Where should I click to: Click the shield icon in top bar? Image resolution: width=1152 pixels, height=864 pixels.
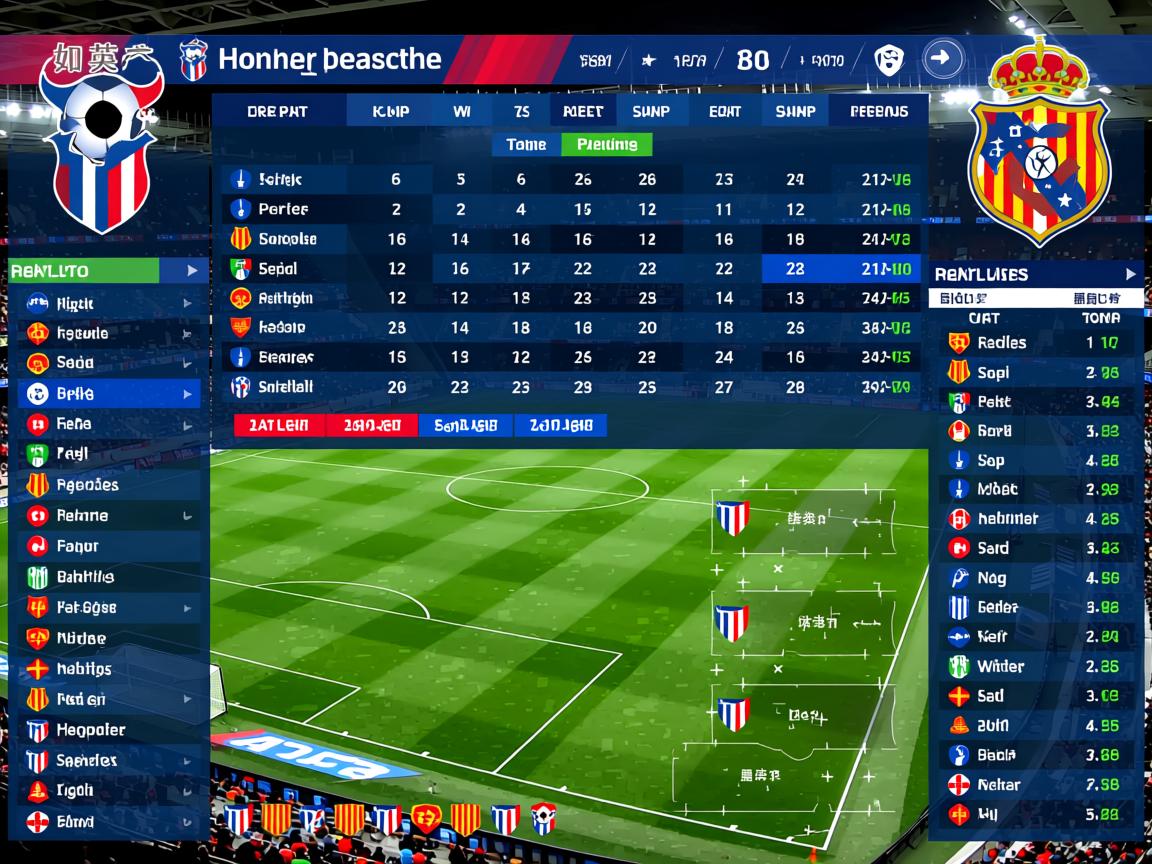point(886,60)
